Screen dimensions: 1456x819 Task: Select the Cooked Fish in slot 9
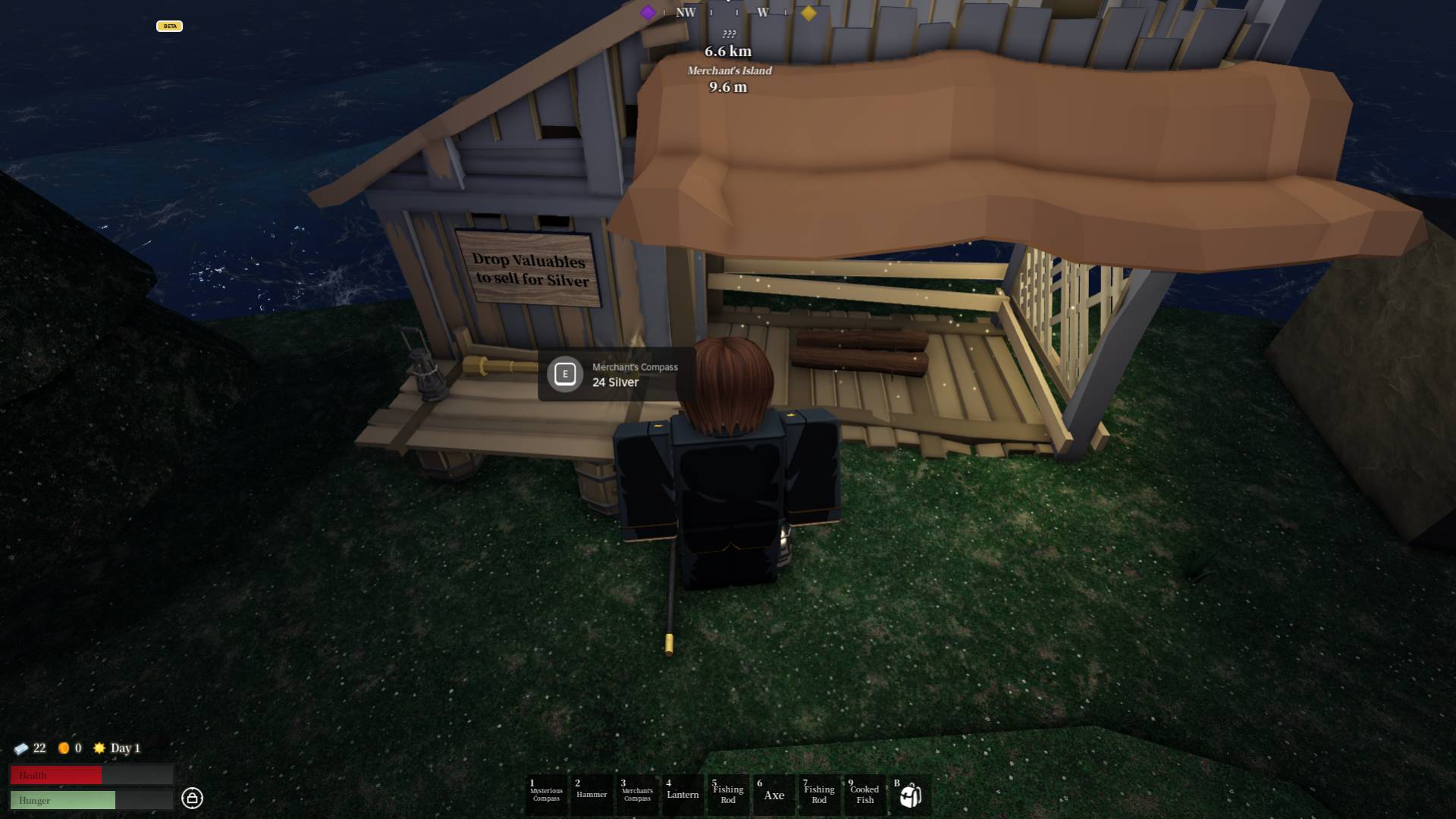864,794
